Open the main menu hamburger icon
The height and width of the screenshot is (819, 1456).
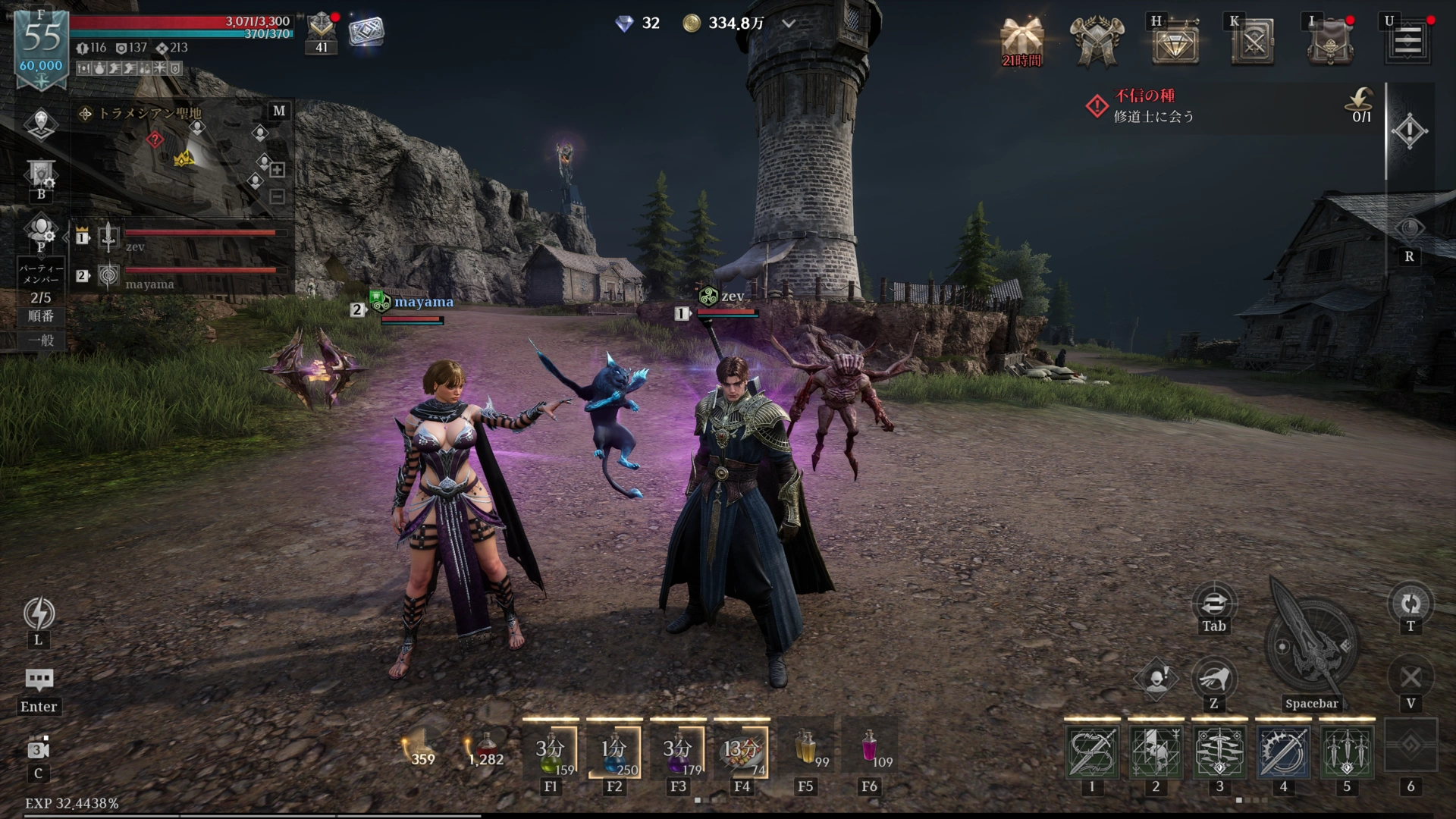point(1408,41)
